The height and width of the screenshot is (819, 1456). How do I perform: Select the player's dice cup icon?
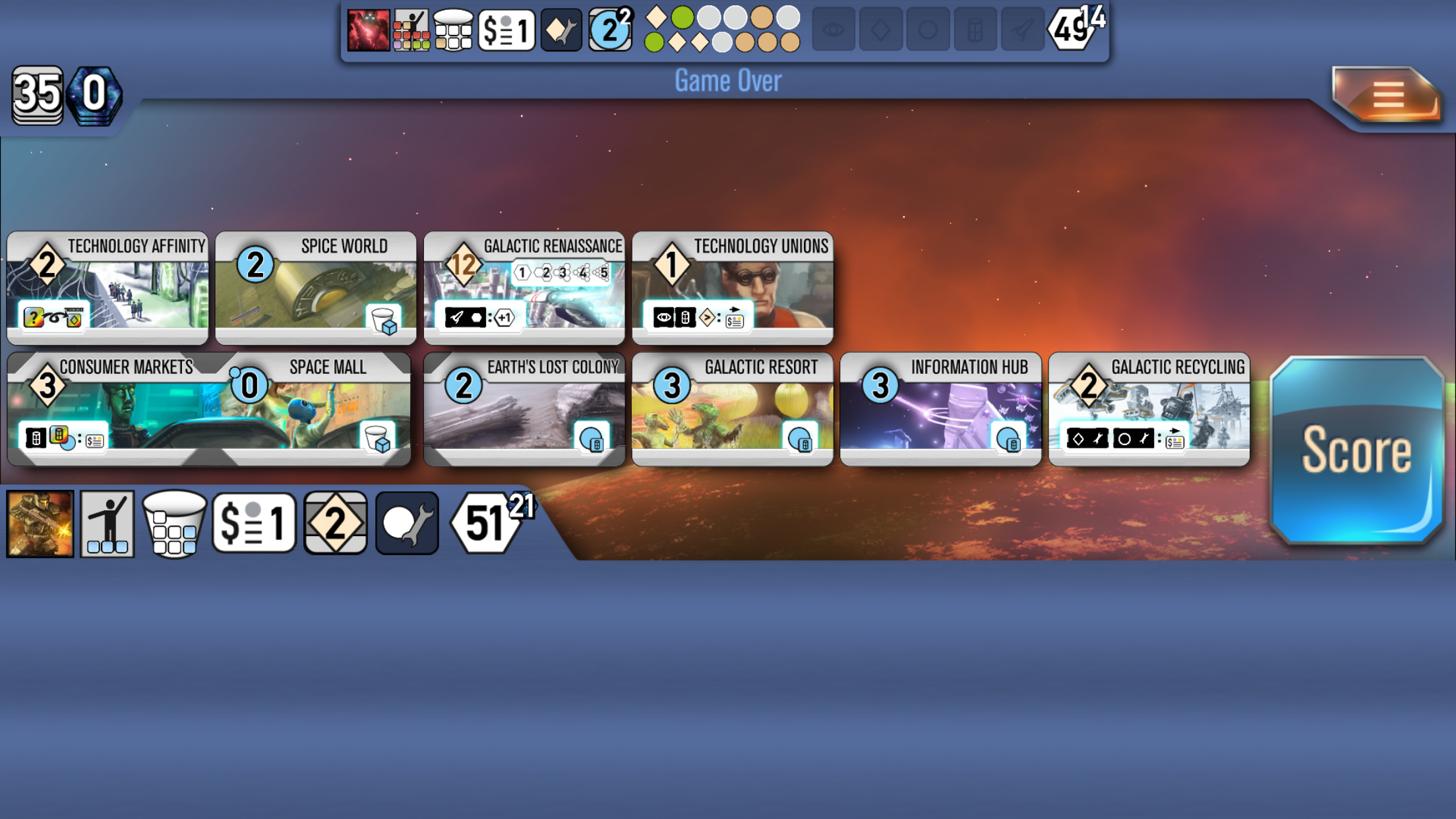[x=174, y=524]
